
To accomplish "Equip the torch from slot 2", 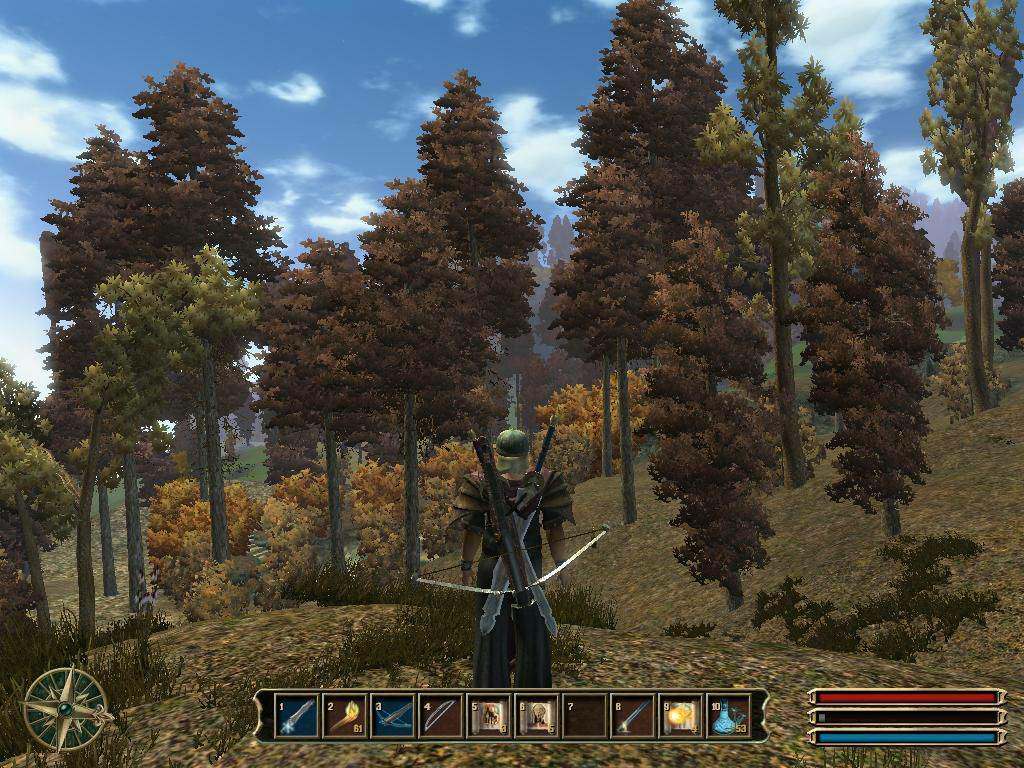I will pyautogui.click(x=345, y=716).
